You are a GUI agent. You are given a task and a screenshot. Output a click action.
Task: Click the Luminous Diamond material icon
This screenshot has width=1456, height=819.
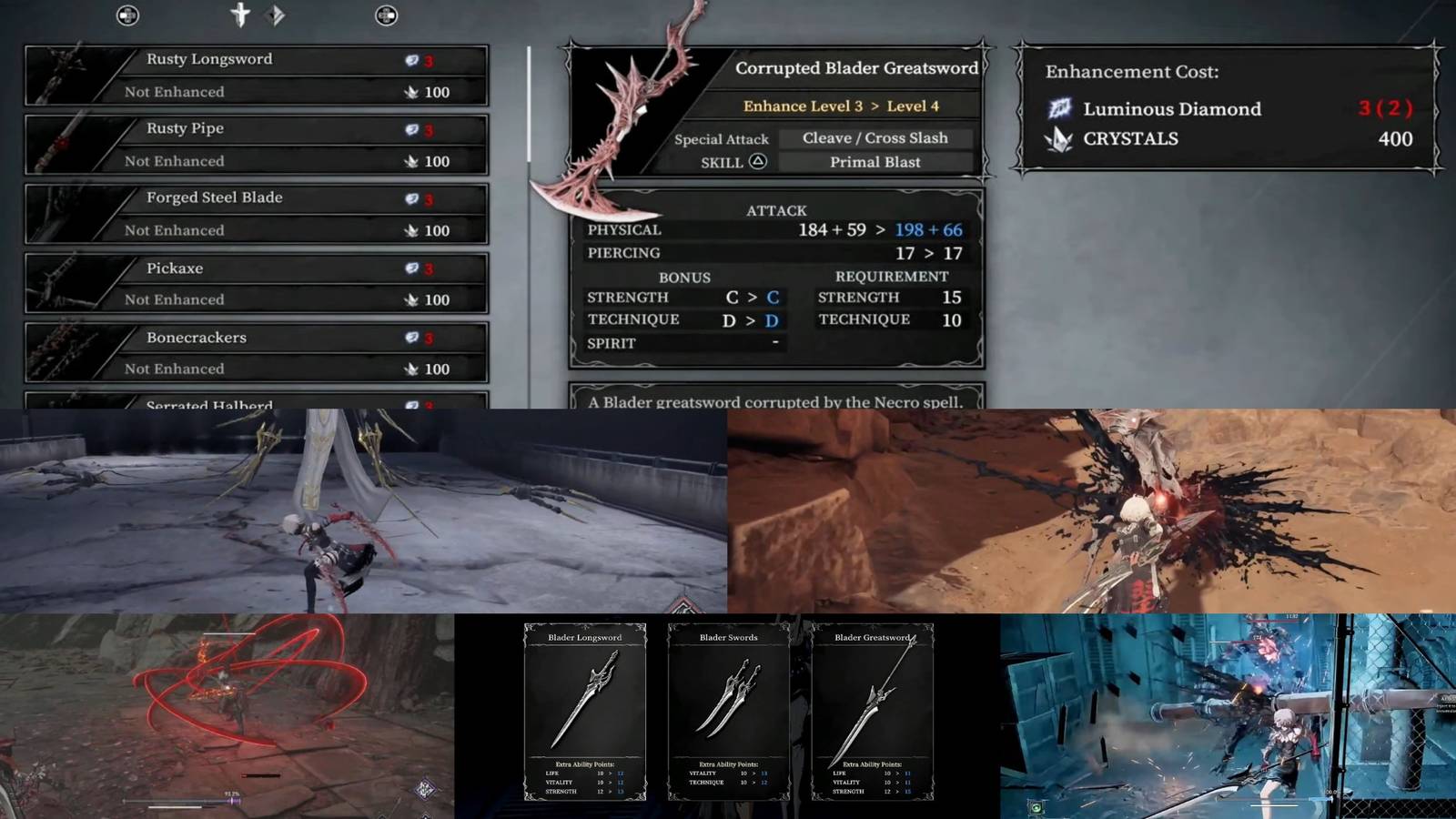(1060, 109)
